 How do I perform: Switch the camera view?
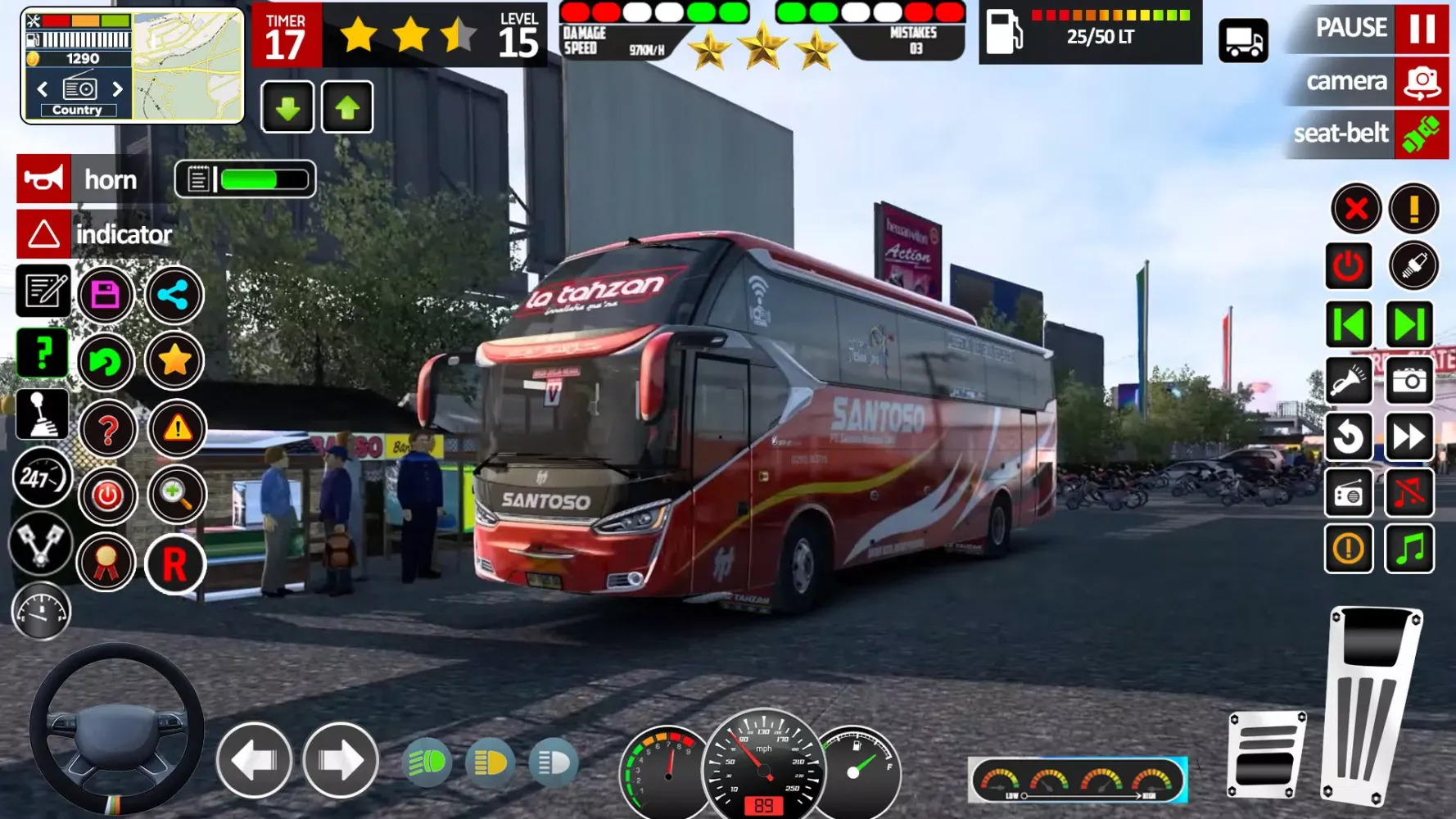(x=1421, y=82)
